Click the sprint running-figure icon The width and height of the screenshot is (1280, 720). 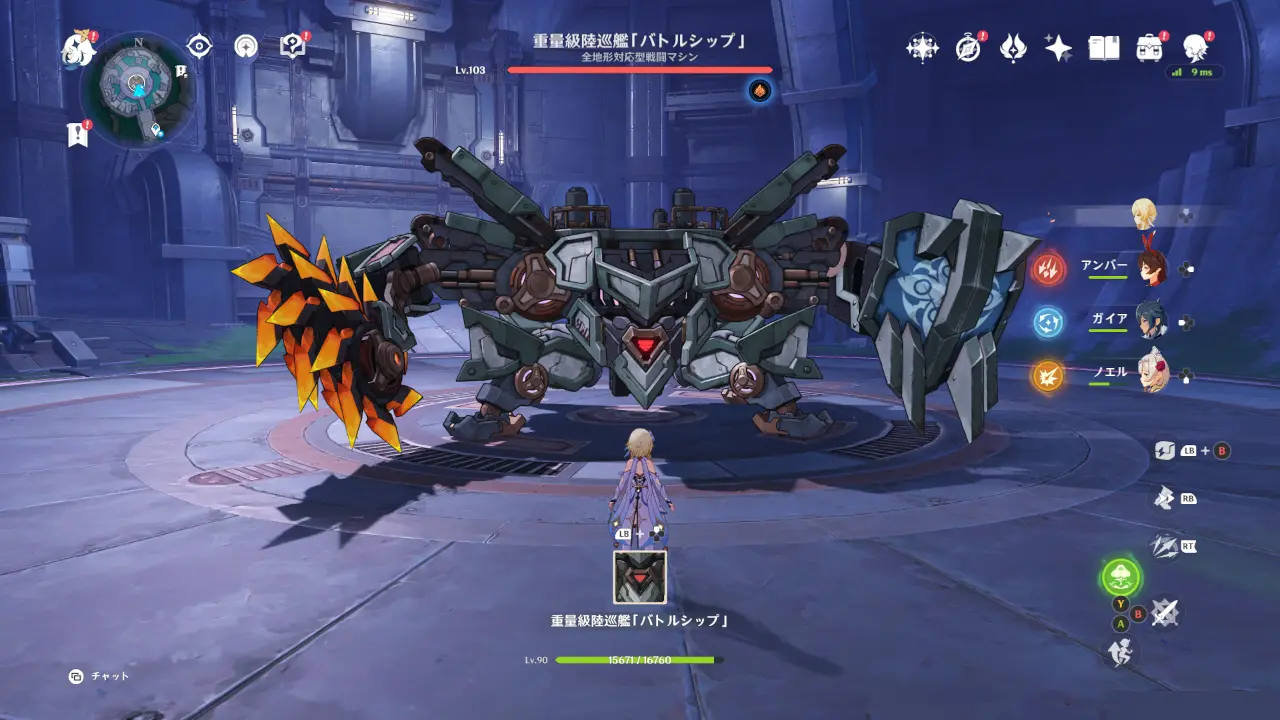pyautogui.click(x=1121, y=652)
